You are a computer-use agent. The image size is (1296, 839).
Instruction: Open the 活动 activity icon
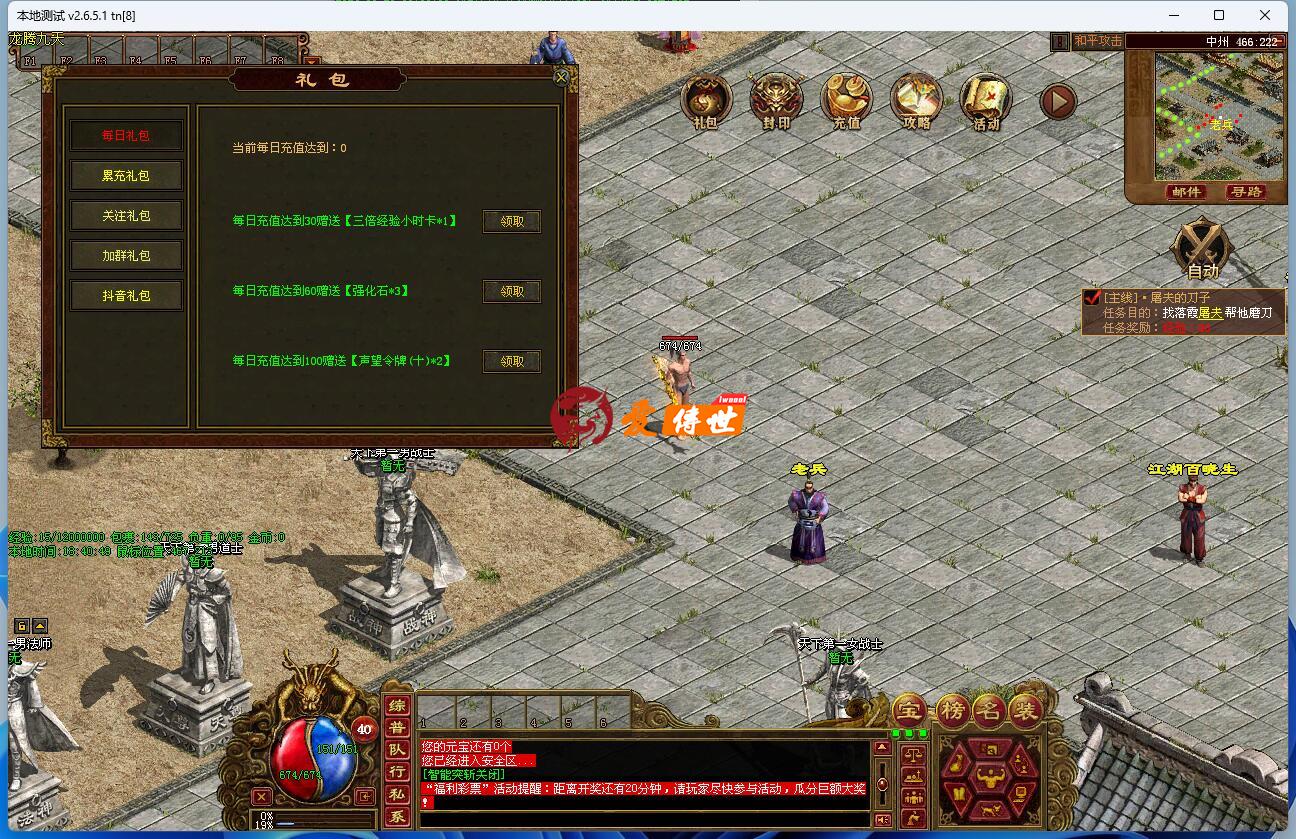click(986, 101)
